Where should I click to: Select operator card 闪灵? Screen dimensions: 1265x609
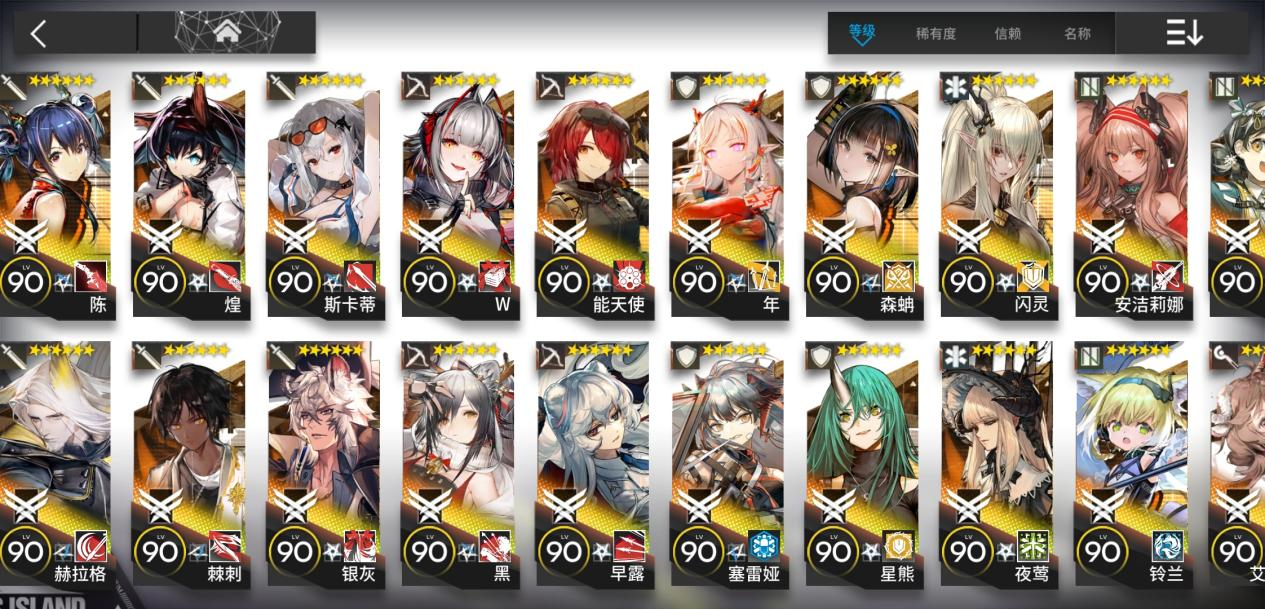tap(995, 190)
